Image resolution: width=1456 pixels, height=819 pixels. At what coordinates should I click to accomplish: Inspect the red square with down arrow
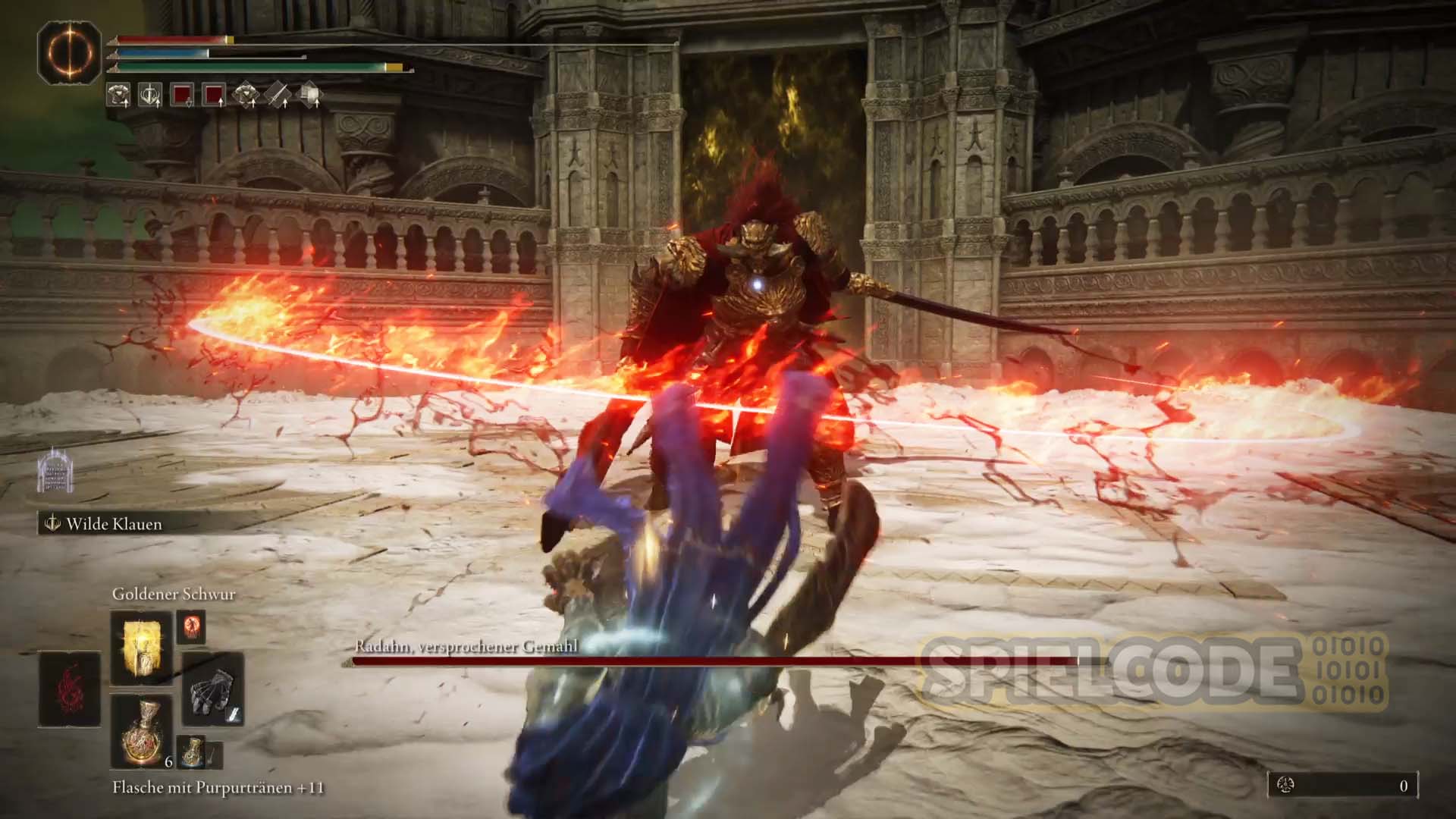click(x=182, y=95)
